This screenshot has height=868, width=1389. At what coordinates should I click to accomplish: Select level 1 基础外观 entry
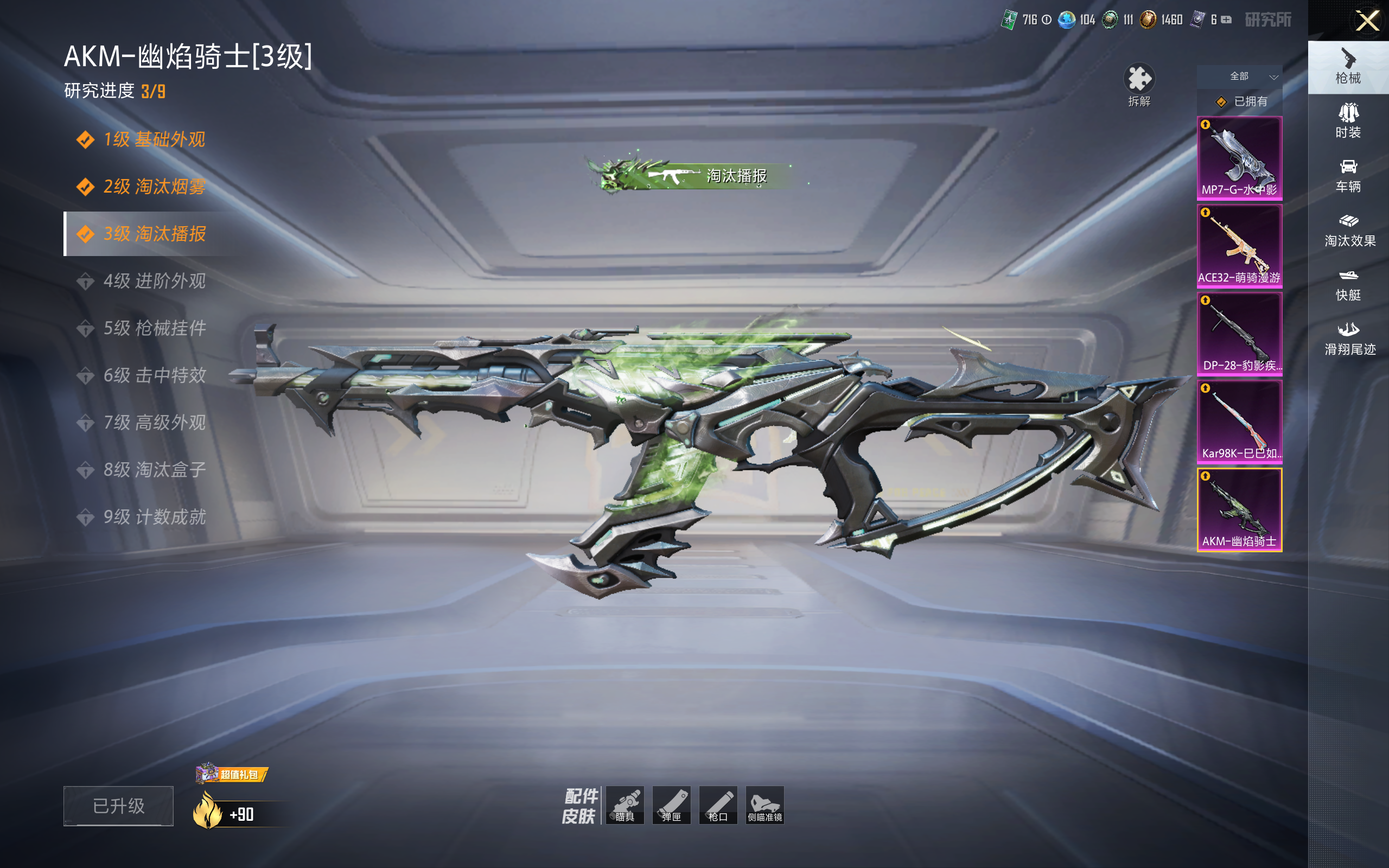click(x=154, y=139)
